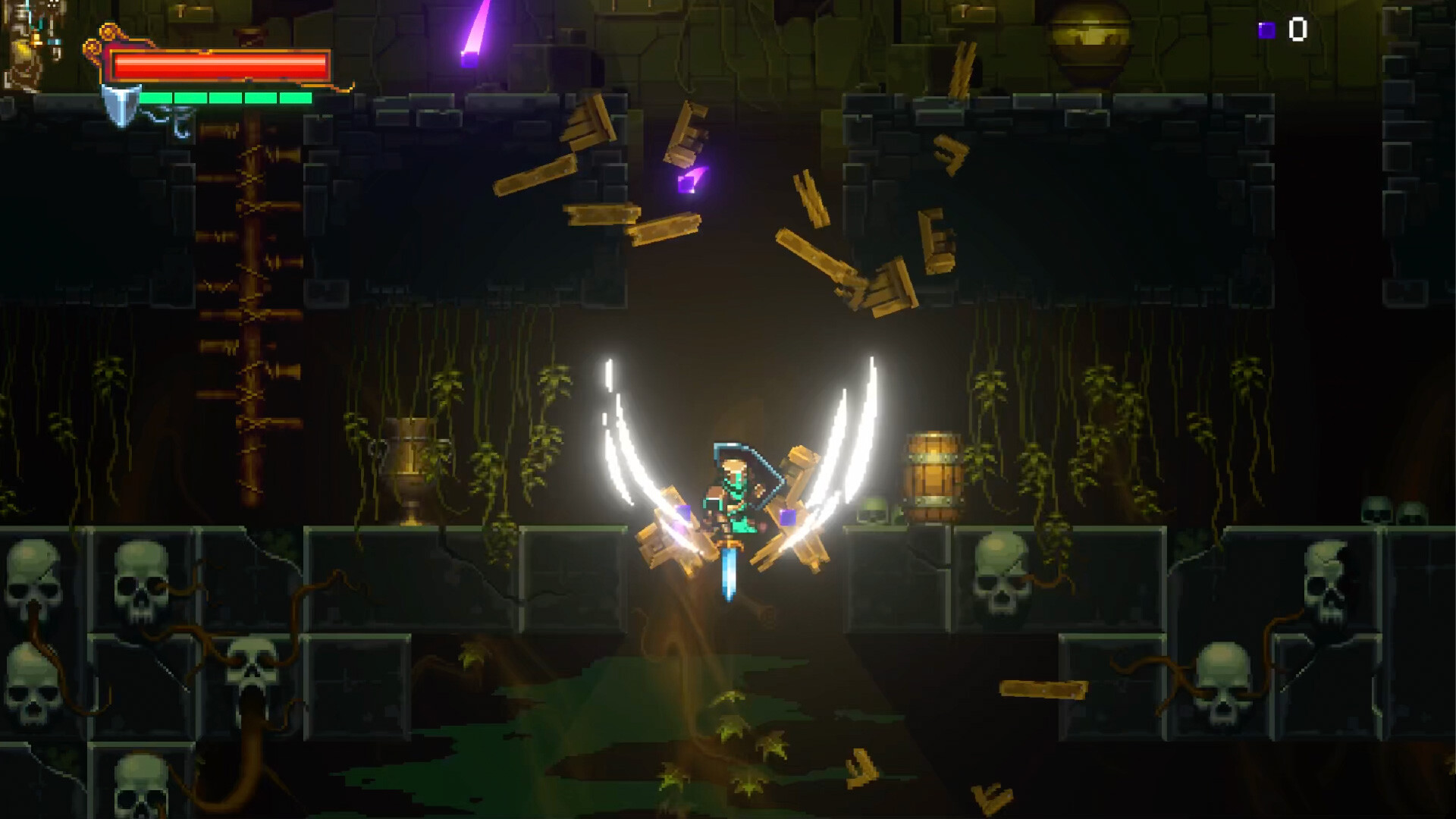Click the skull resting beside the barrel
This screenshot has width=1456, height=819.
point(872,512)
